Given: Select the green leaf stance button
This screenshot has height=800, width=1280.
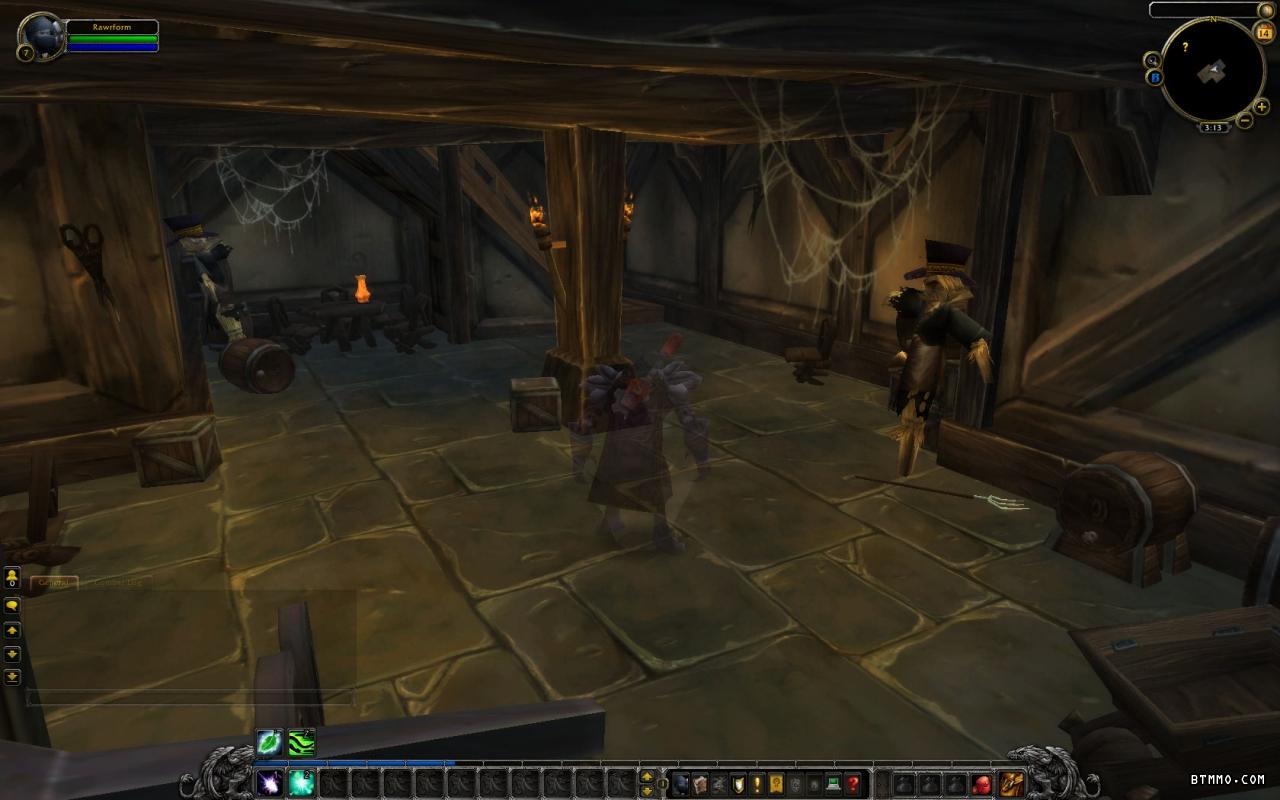Looking at the screenshot, I should tap(270, 742).
